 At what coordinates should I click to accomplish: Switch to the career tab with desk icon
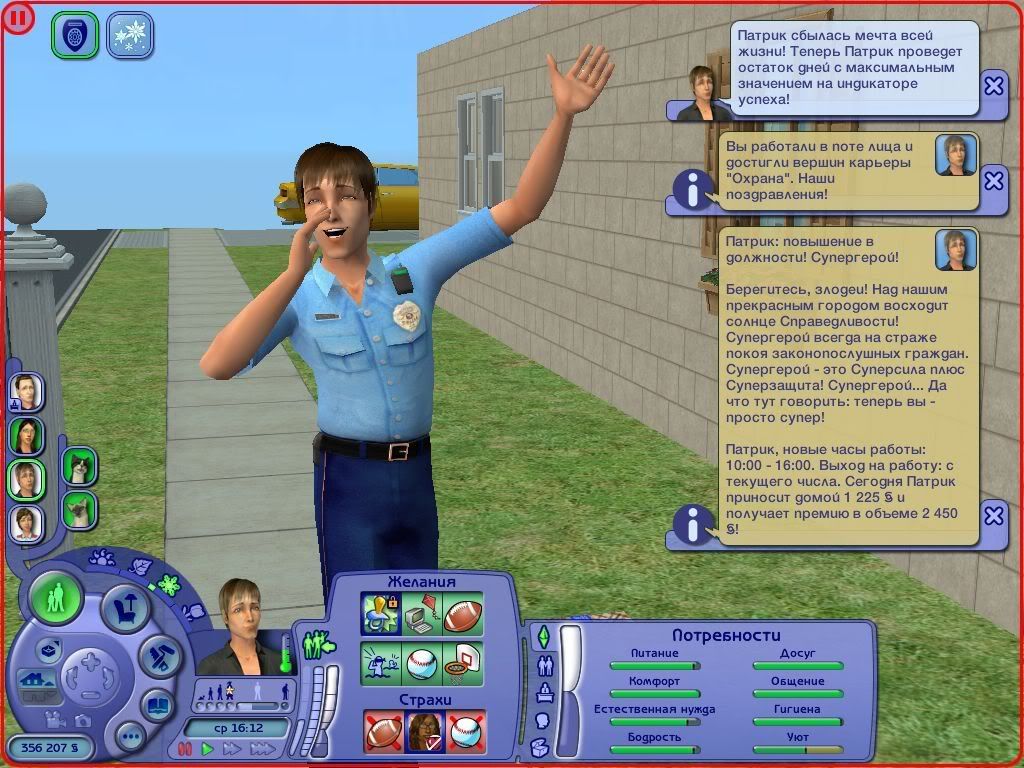pyautogui.click(x=545, y=691)
